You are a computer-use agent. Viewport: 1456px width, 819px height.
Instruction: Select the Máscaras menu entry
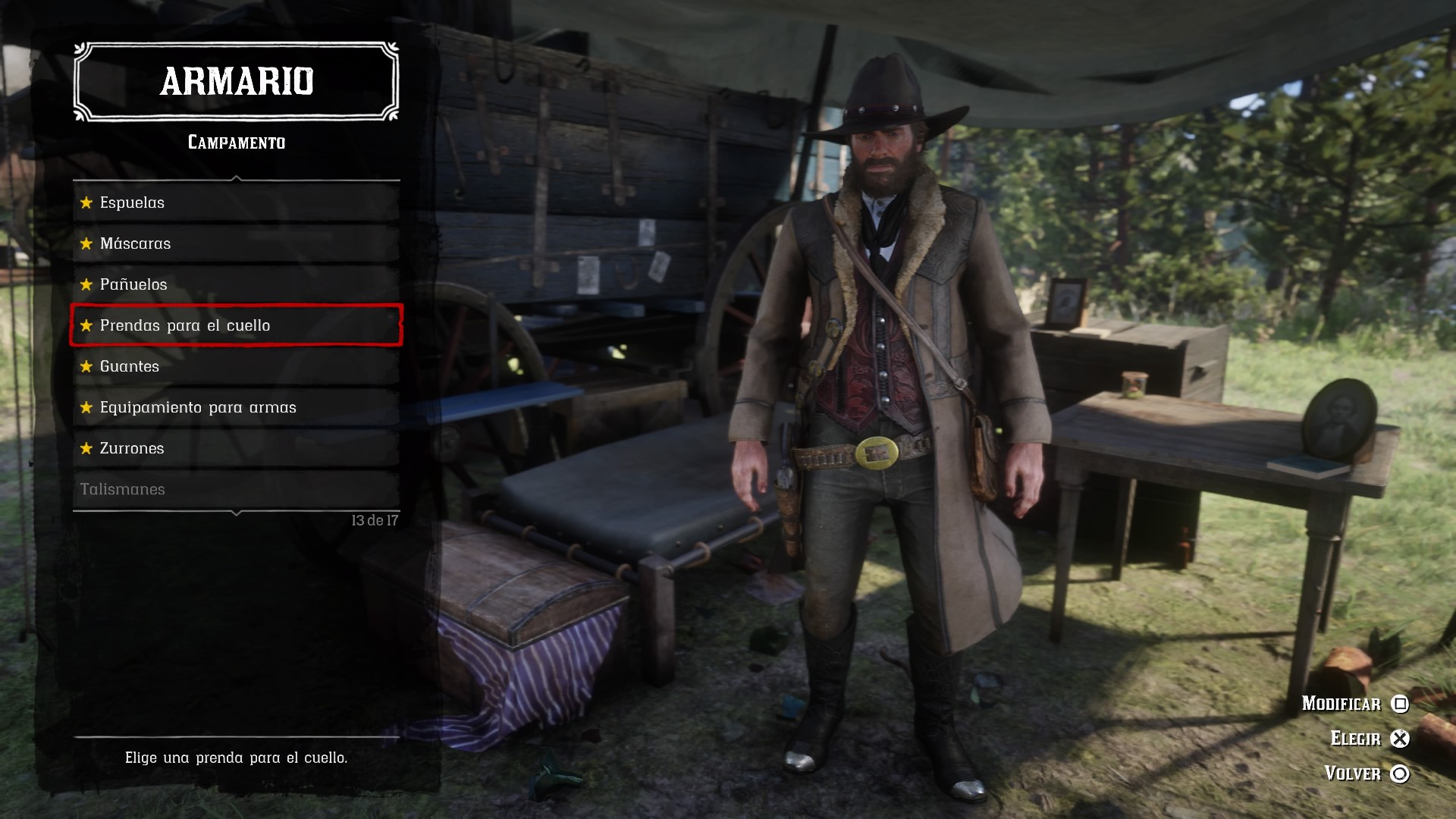(x=235, y=243)
